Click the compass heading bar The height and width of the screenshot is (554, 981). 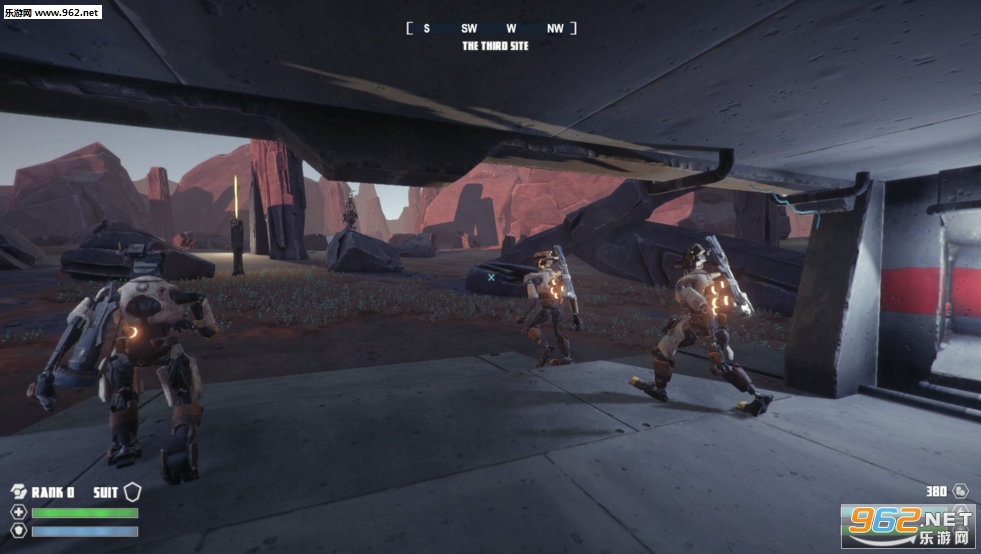(491, 28)
